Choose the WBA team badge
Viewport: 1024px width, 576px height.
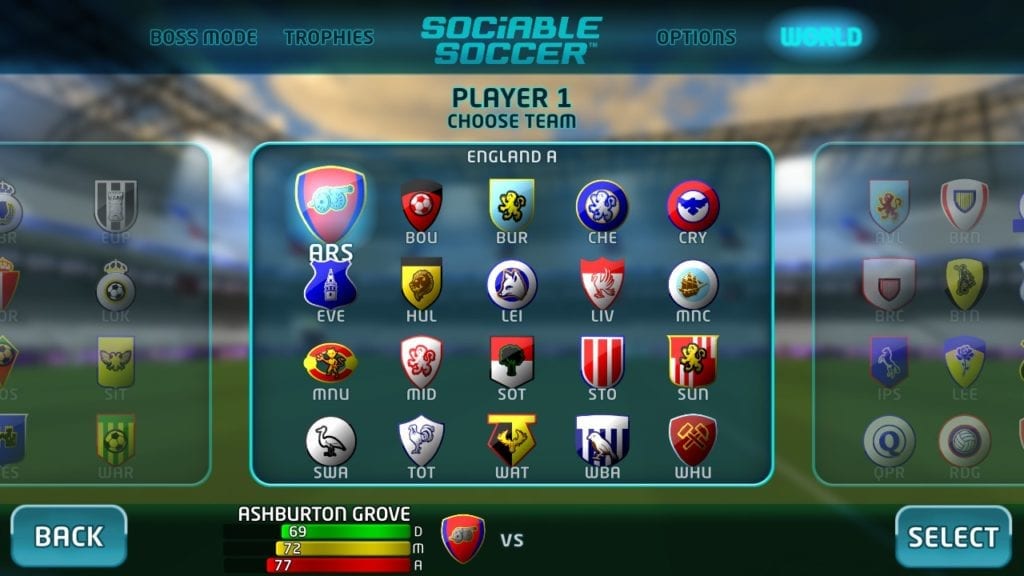coord(602,440)
